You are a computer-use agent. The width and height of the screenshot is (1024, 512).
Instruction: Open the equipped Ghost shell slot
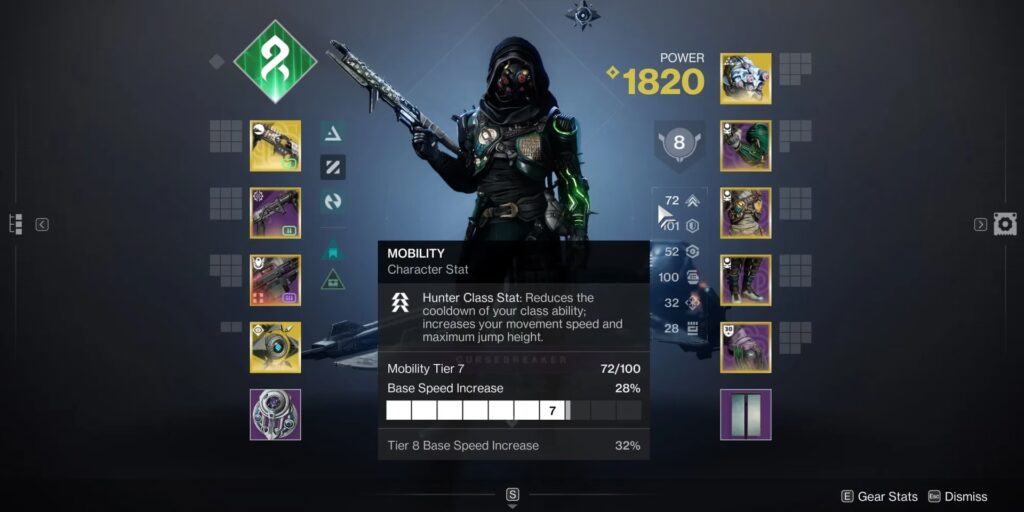tap(275, 347)
